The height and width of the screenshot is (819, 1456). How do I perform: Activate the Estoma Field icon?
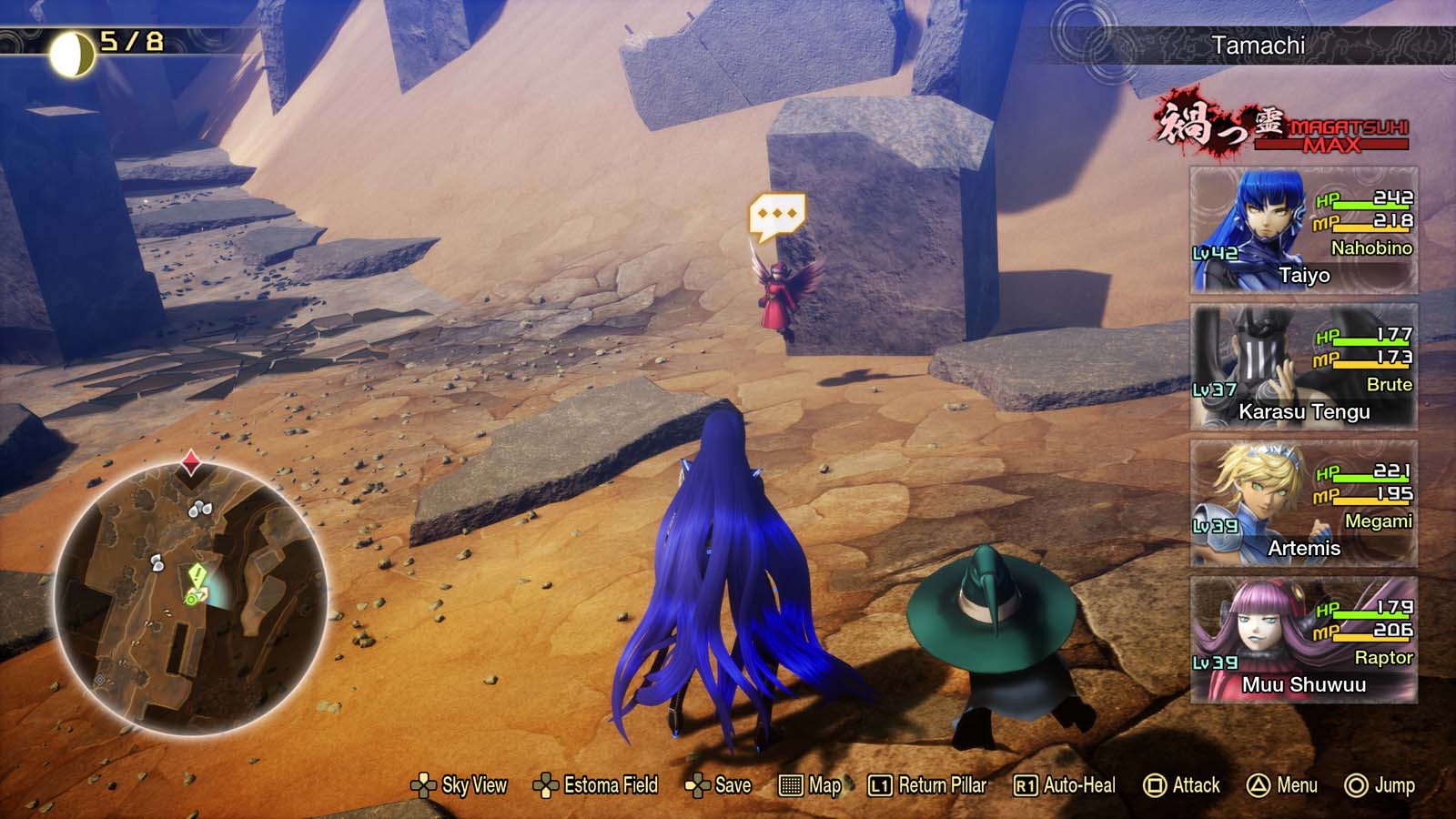(x=547, y=784)
